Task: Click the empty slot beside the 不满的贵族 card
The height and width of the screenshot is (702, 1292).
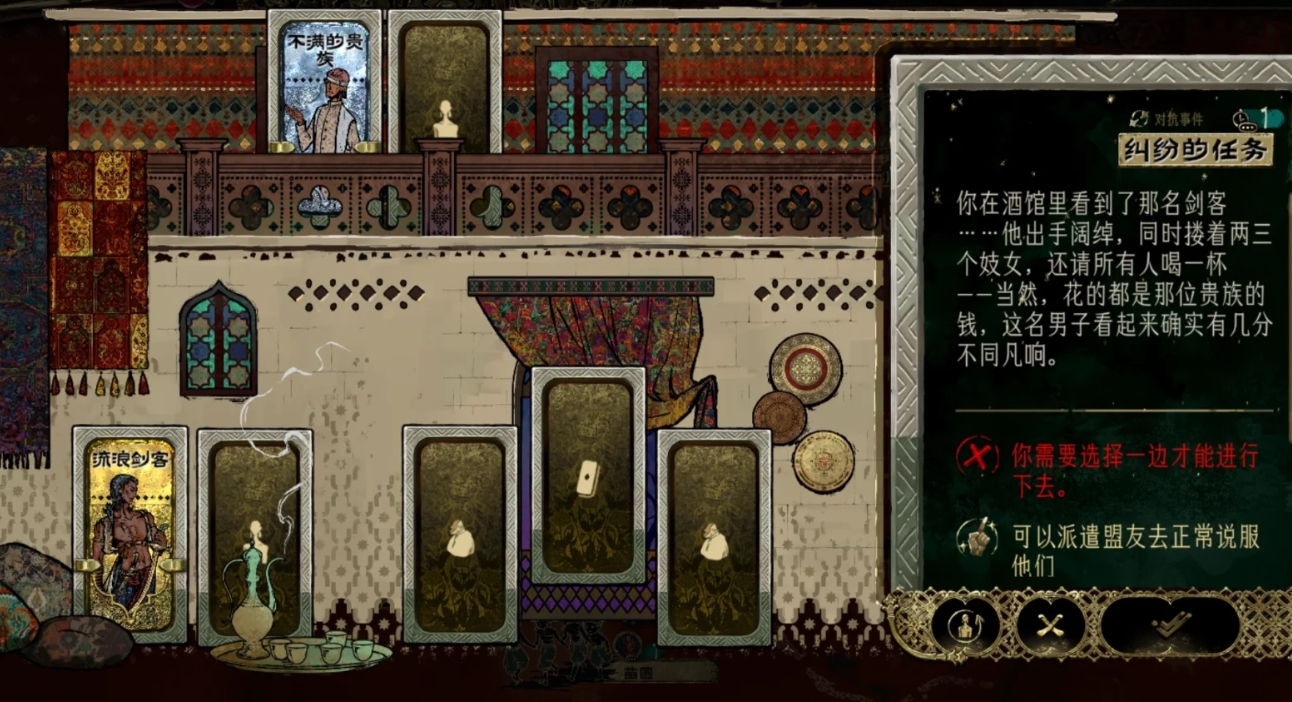Action: click(444, 84)
